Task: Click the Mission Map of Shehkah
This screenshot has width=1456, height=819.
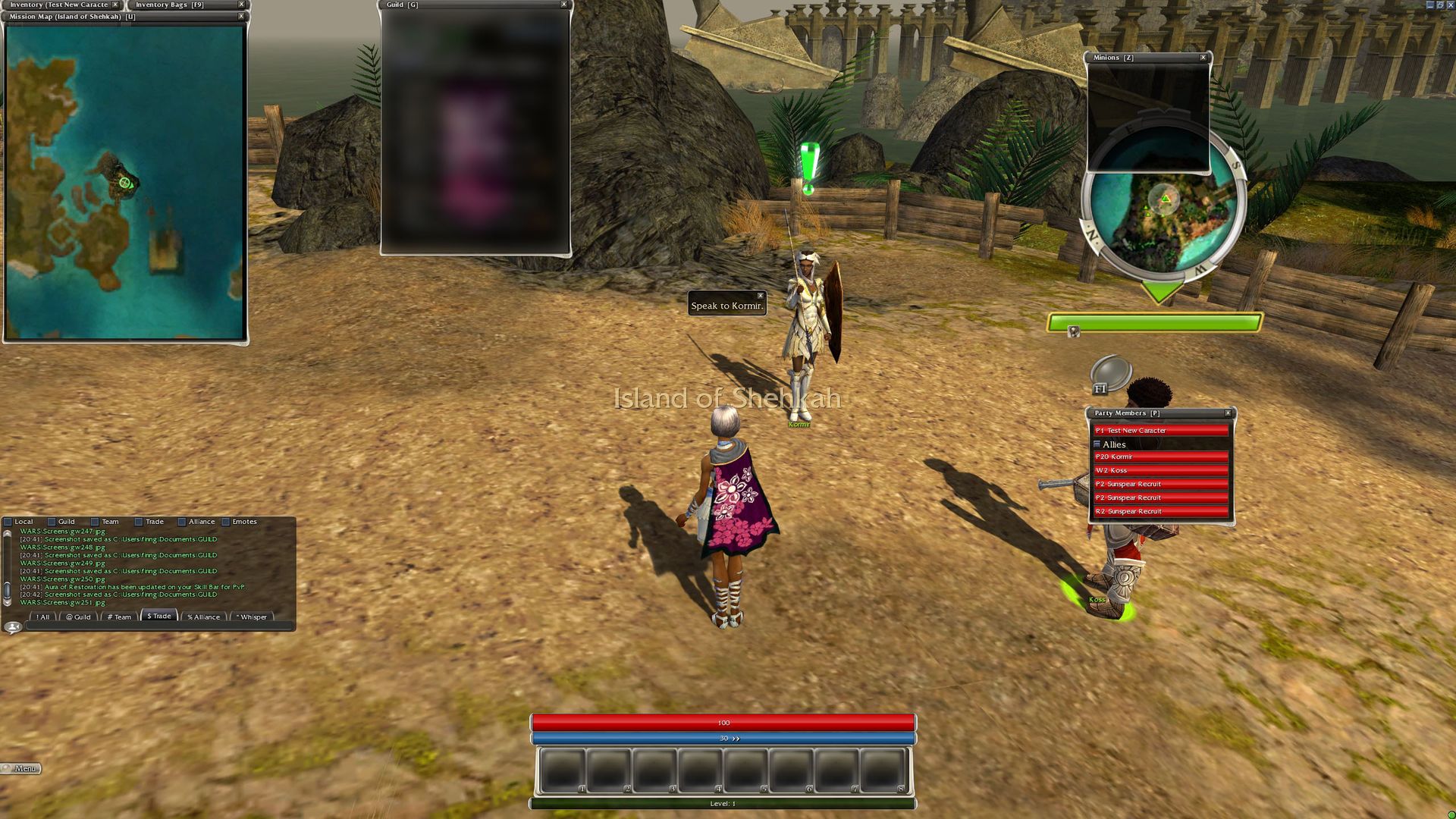Action: pos(125,182)
